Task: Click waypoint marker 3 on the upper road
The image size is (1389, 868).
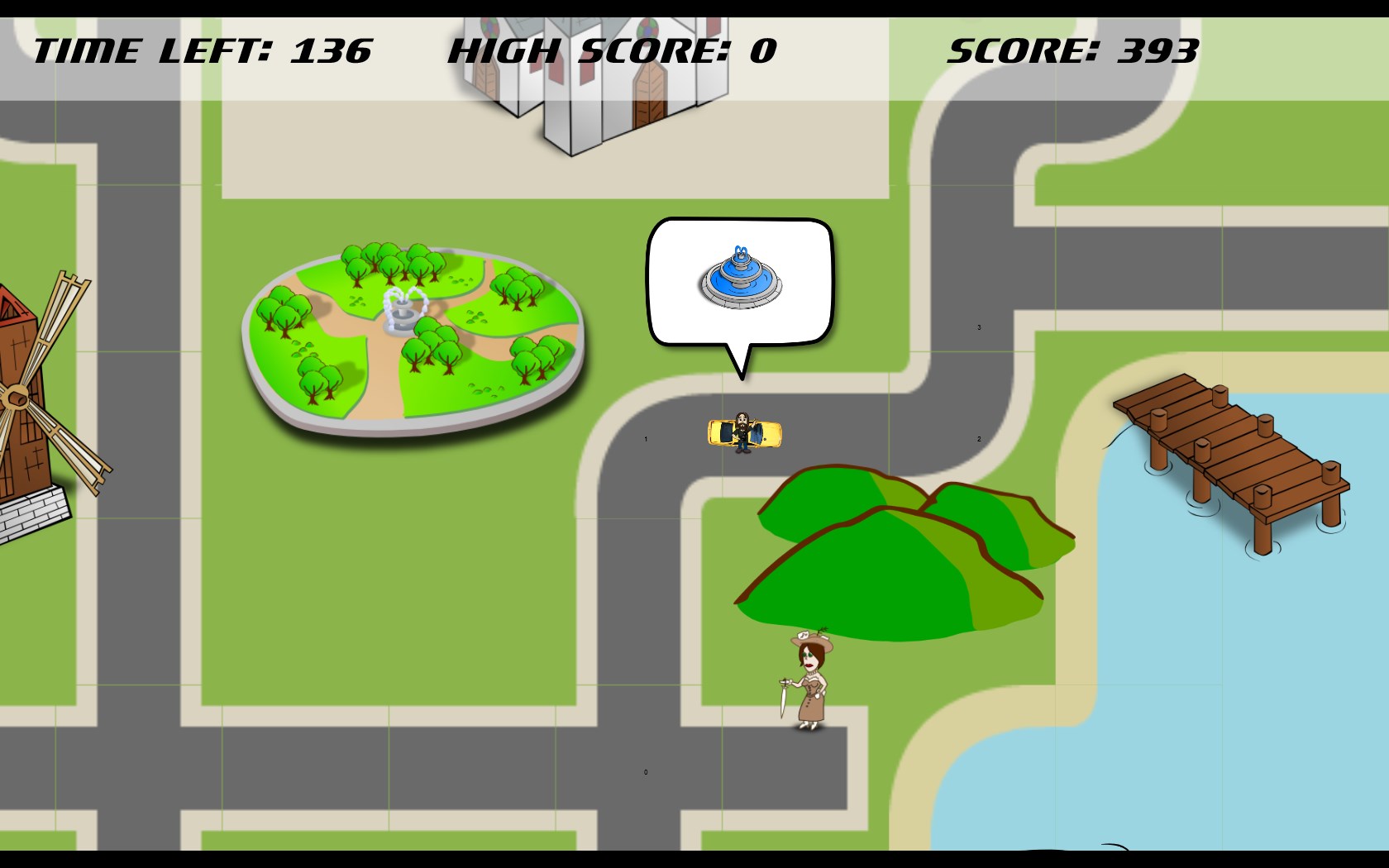Action: click(x=980, y=327)
